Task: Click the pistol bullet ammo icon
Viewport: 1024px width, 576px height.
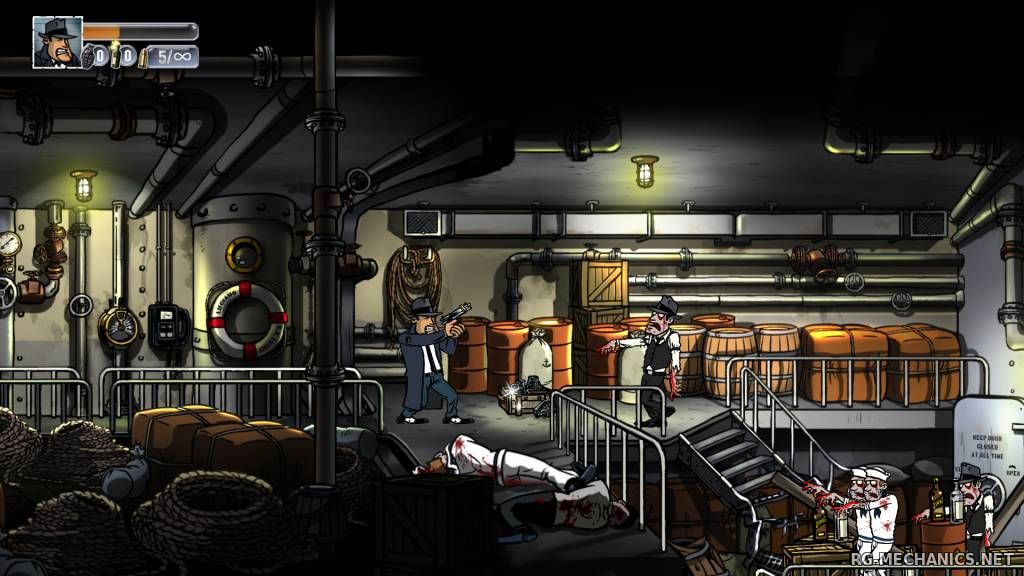Action: [144, 57]
